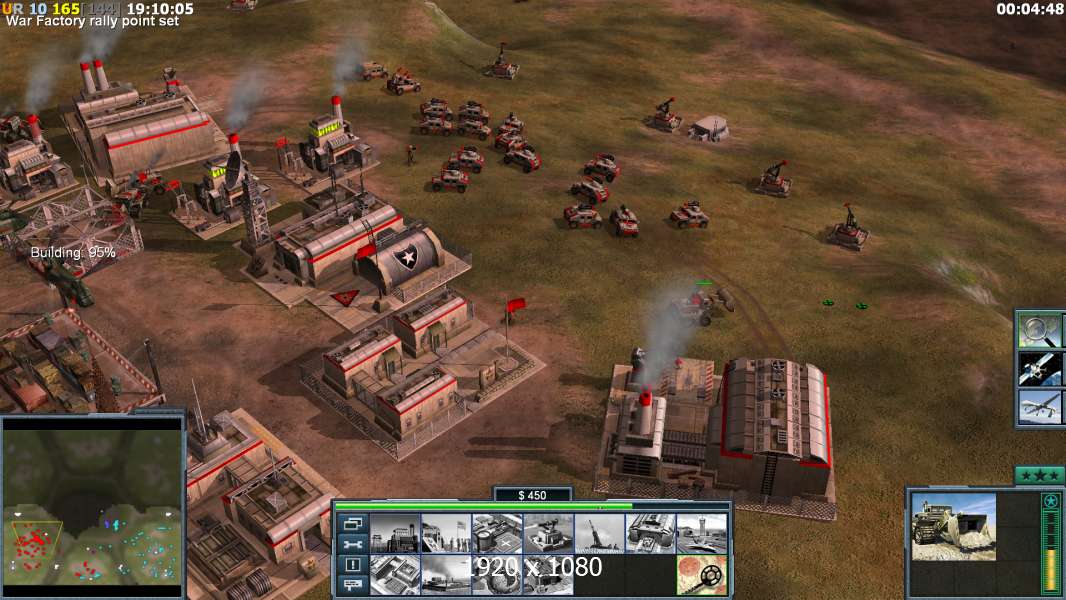Build a War Factory from the command bar
This screenshot has height=600, width=1066.
pyautogui.click(x=649, y=534)
